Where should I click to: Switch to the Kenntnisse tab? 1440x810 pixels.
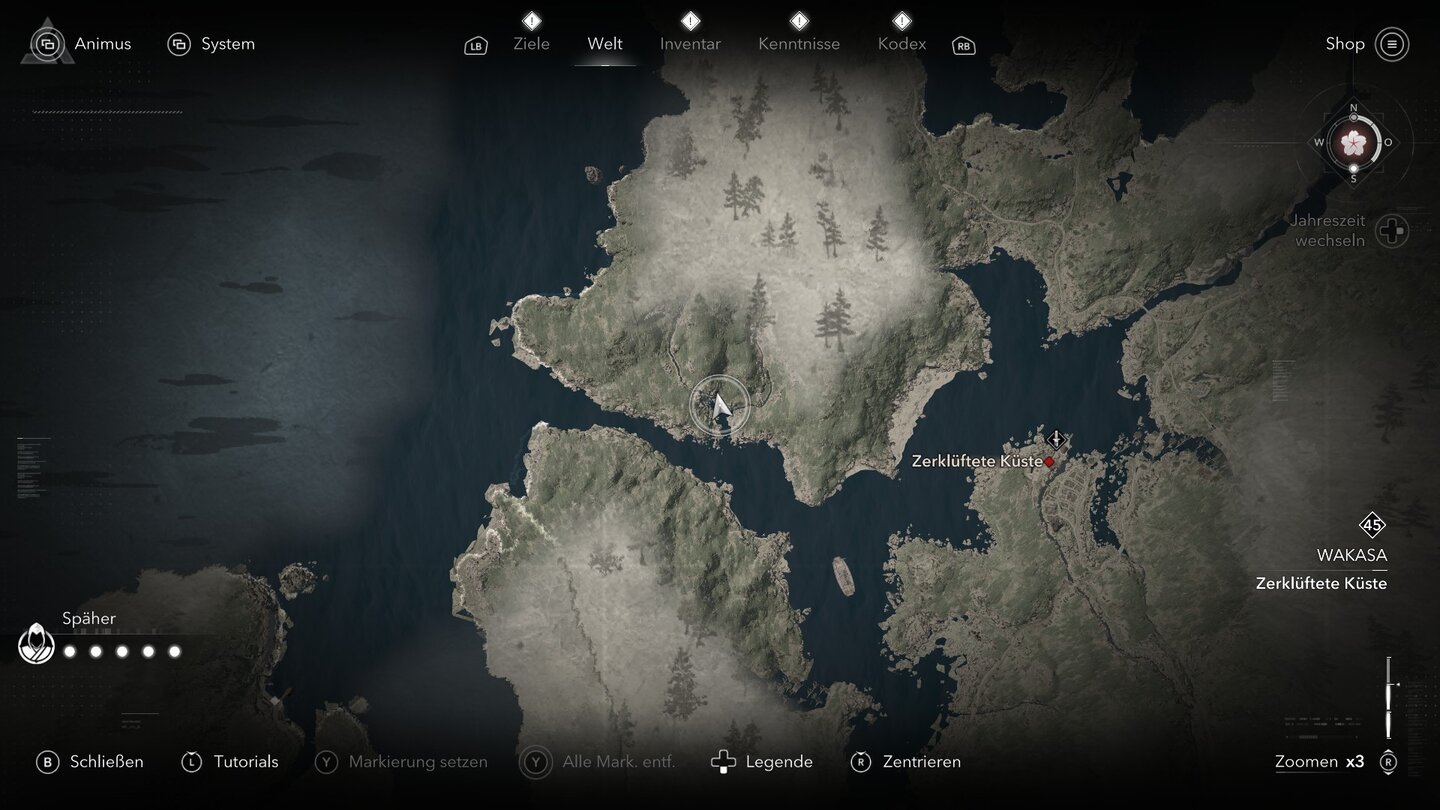coord(799,44)
